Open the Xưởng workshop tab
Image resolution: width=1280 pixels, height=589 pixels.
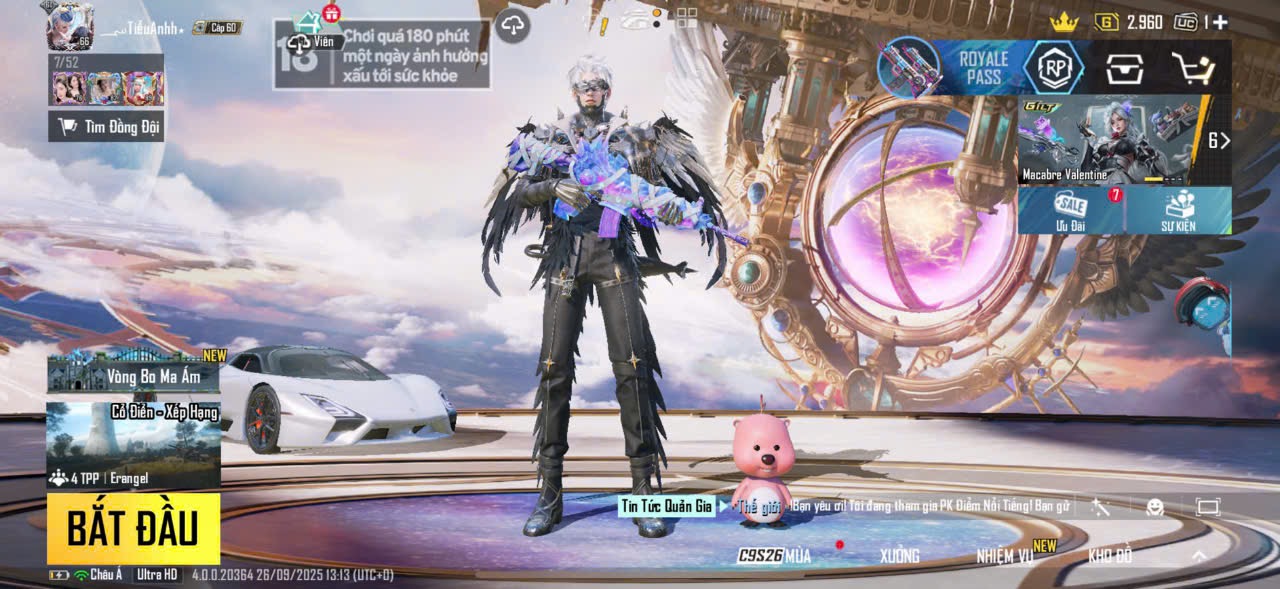(x=900, y=556)
